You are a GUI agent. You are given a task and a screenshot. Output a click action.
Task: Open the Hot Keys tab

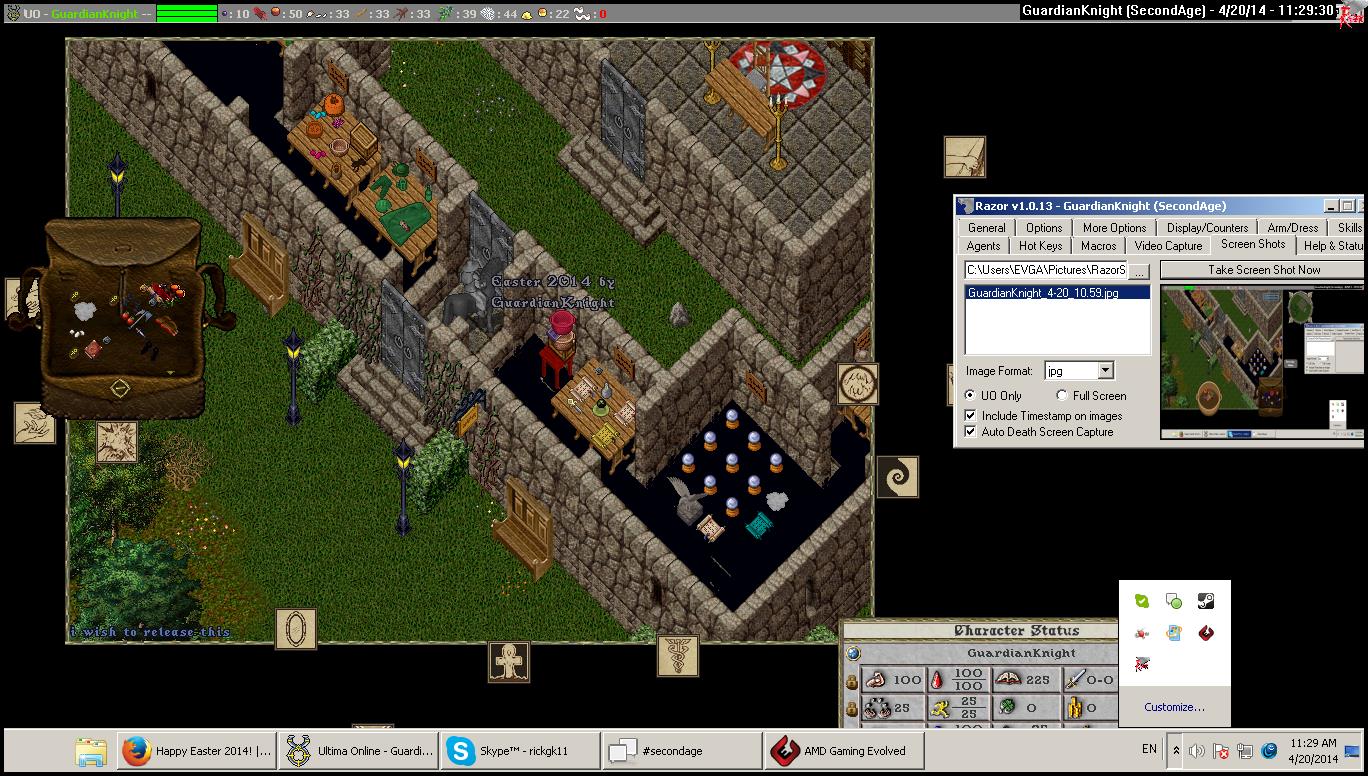(x=1040, y=246)
